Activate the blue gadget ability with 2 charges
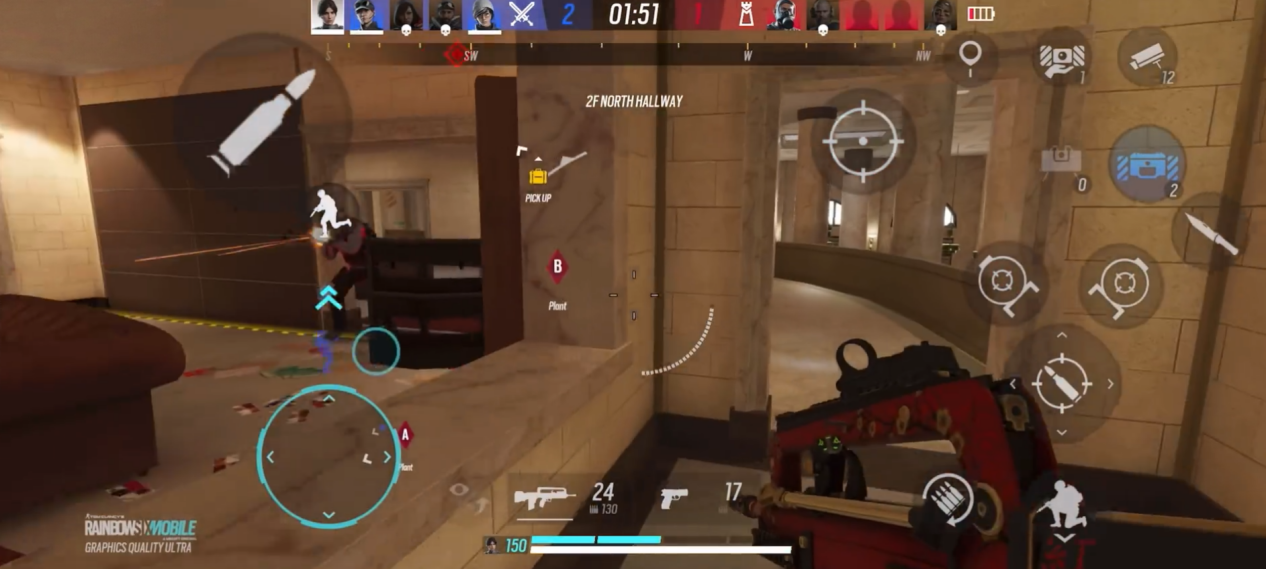 (x=1146, y=165)
